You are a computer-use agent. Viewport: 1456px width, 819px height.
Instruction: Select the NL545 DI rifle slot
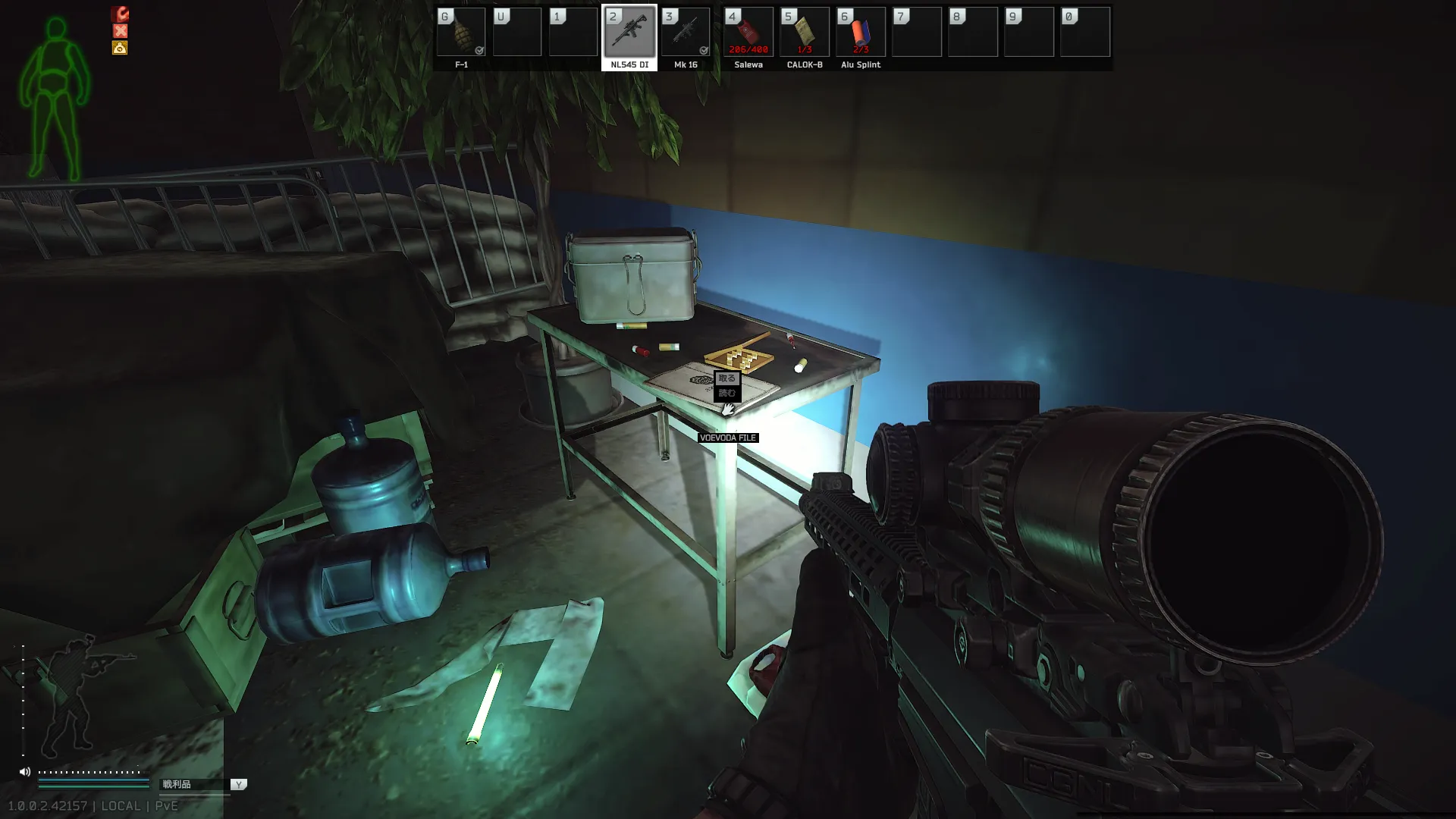pos(629,33)
